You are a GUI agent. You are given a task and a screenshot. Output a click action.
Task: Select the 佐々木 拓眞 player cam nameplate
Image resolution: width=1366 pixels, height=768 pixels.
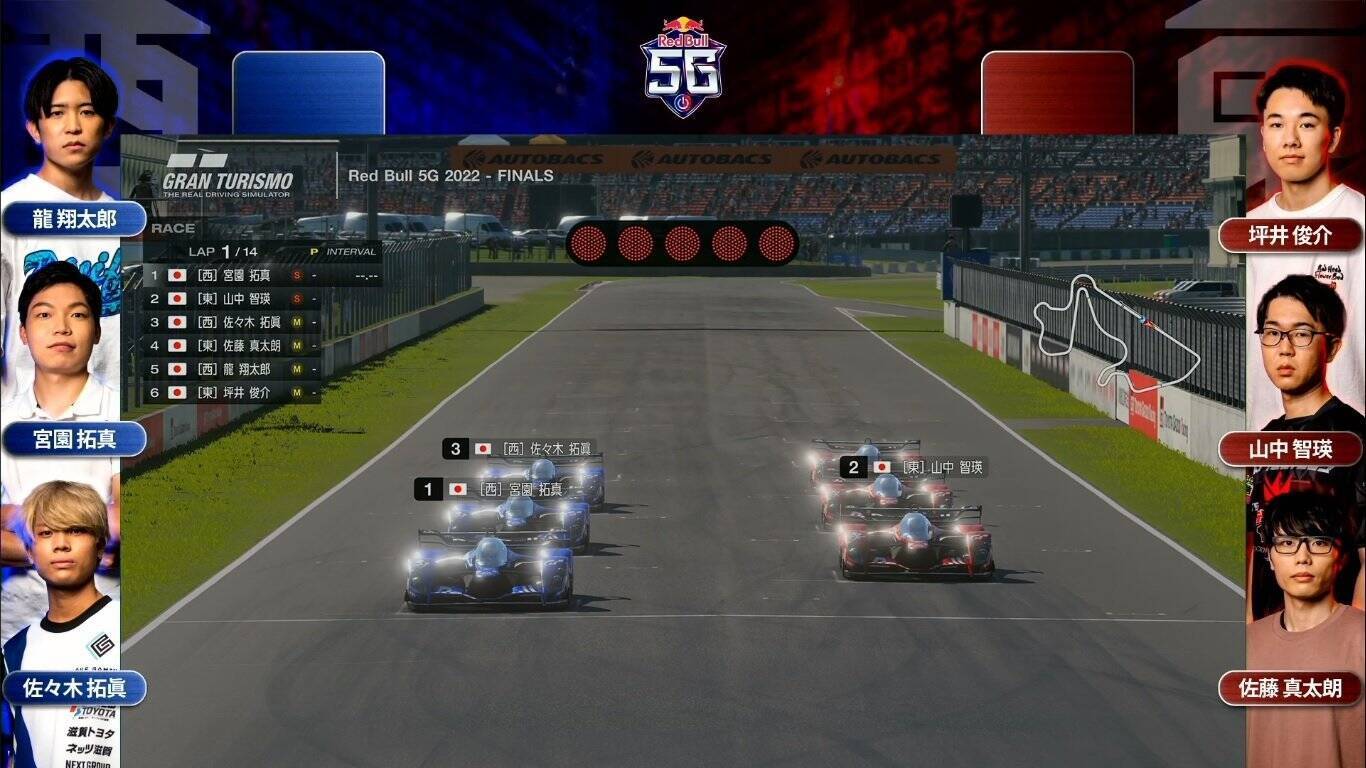tap(74, 688)
